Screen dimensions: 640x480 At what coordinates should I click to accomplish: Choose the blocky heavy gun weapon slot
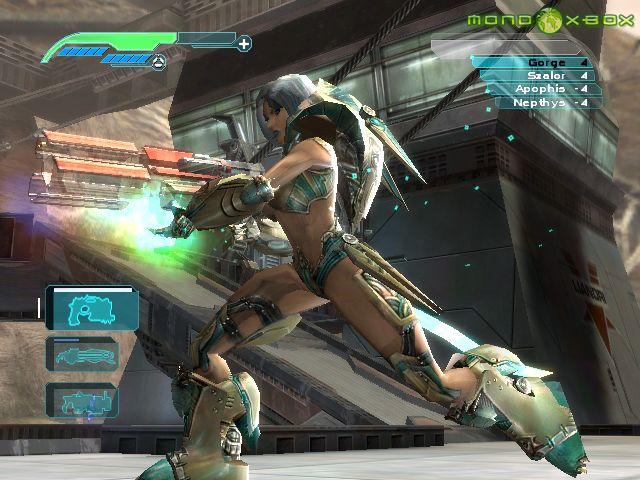coord(82,402)
